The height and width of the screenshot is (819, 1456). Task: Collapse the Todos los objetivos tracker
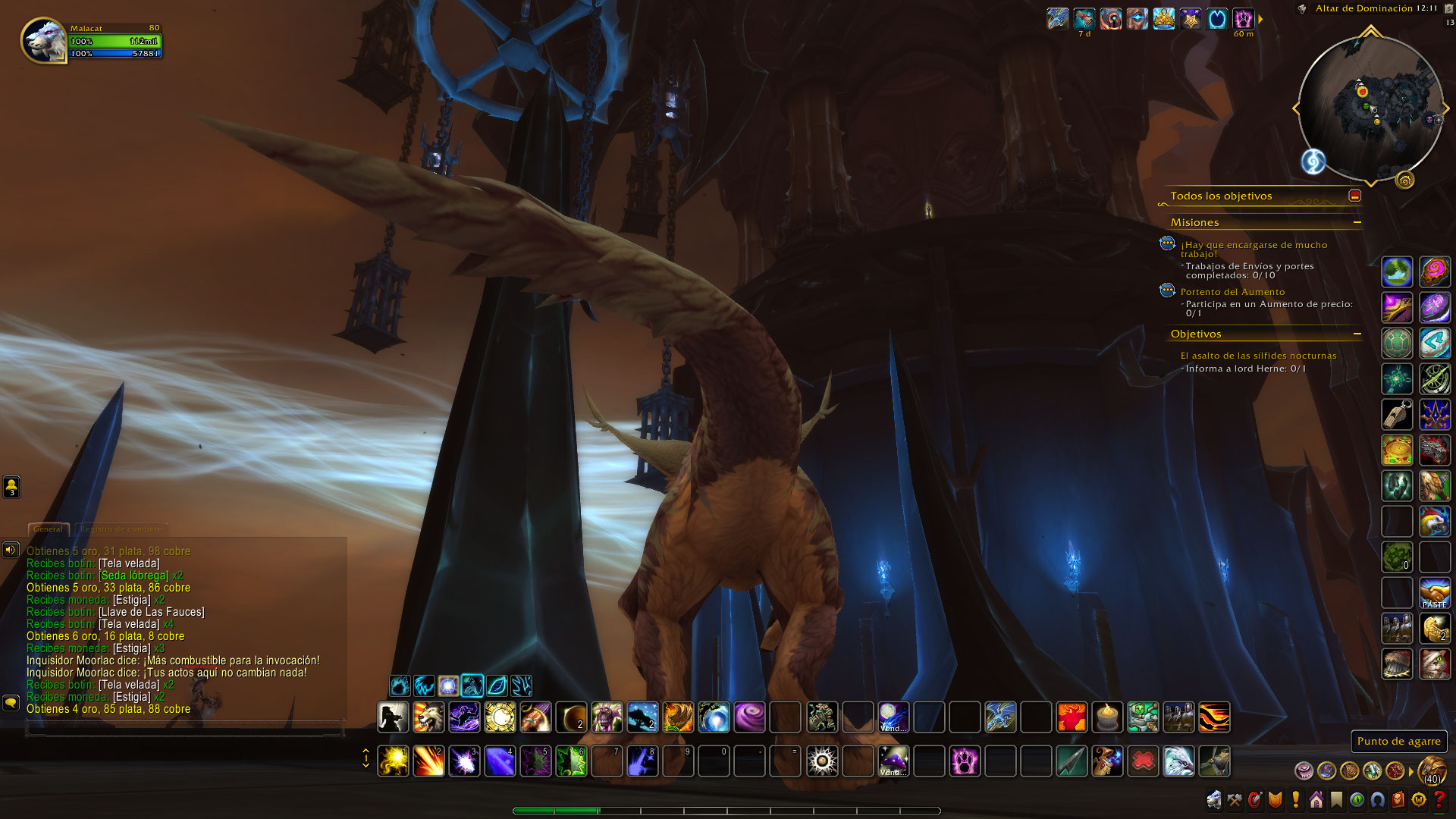[1355, 196]
